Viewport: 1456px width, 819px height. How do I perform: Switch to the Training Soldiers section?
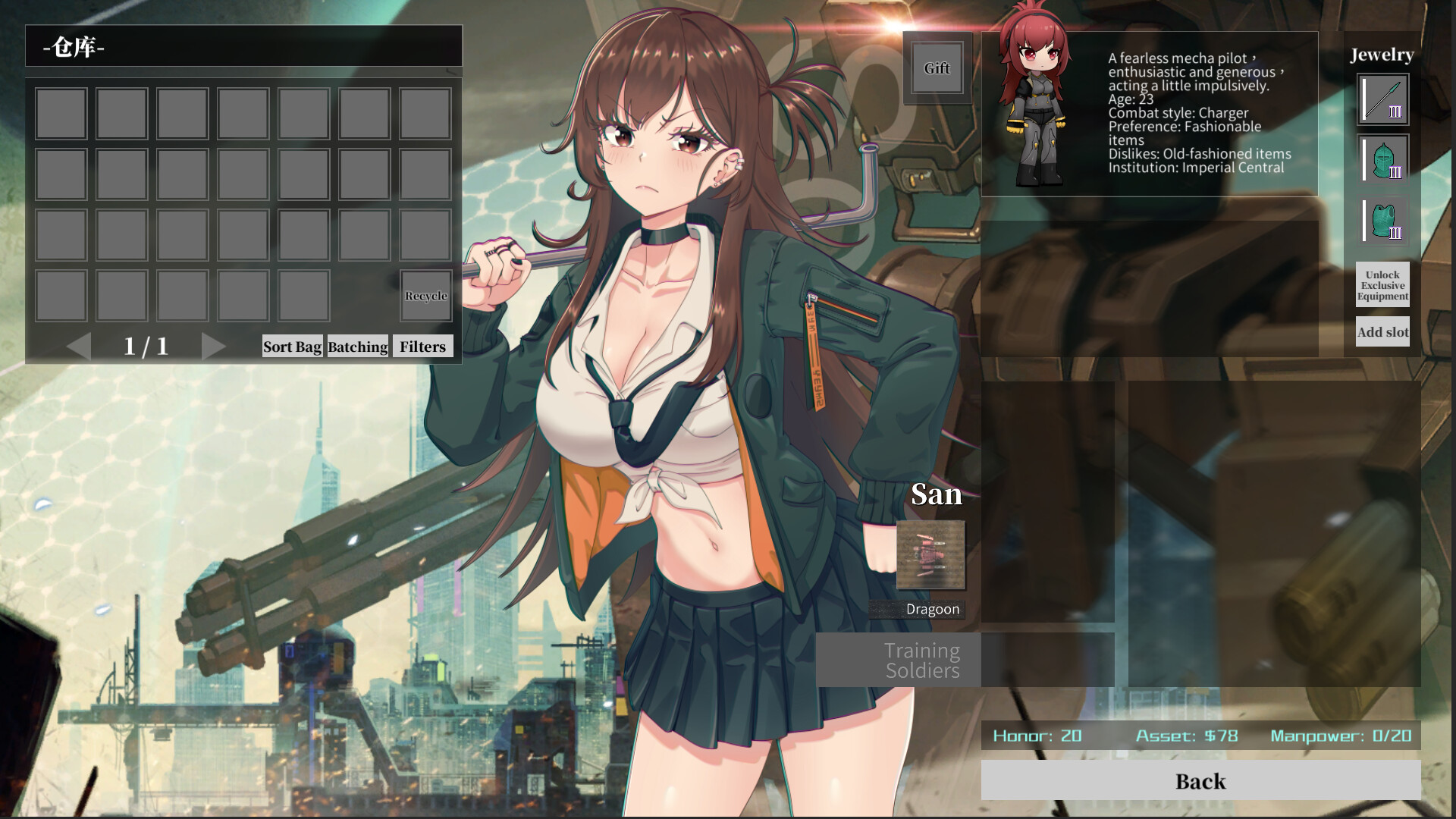pos(921,659)
